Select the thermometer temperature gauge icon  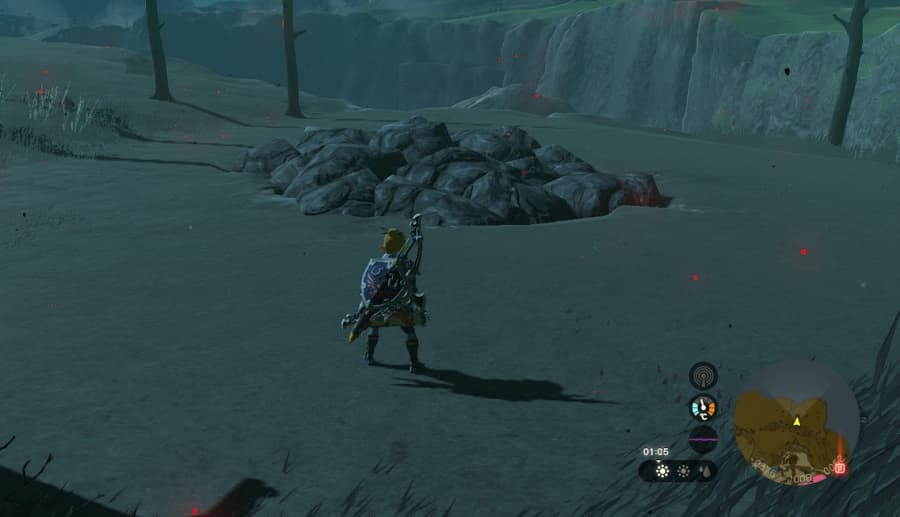[x=703, y=407]
